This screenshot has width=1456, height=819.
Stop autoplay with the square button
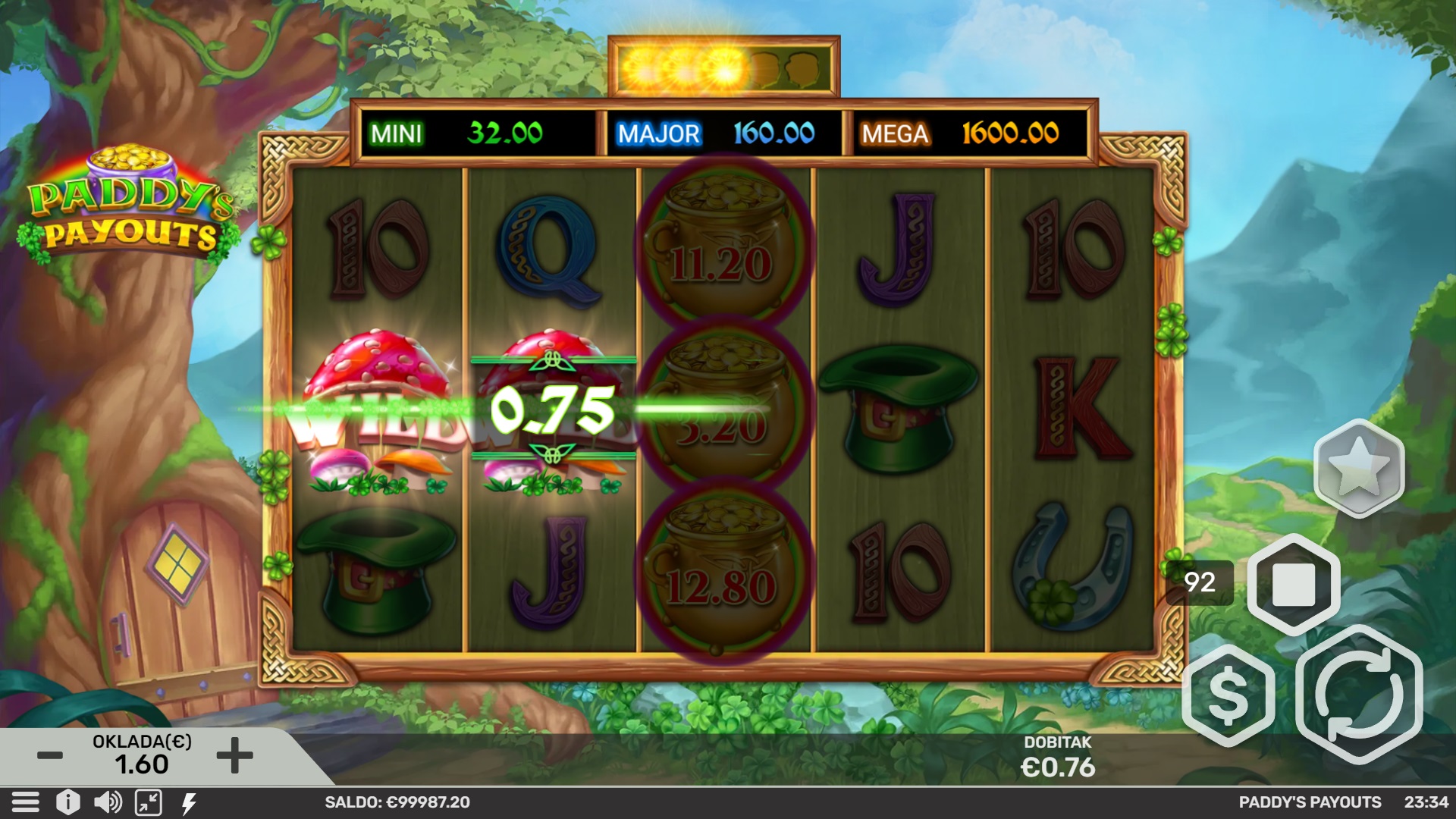pyautogui.click(x=1293, y=585)
